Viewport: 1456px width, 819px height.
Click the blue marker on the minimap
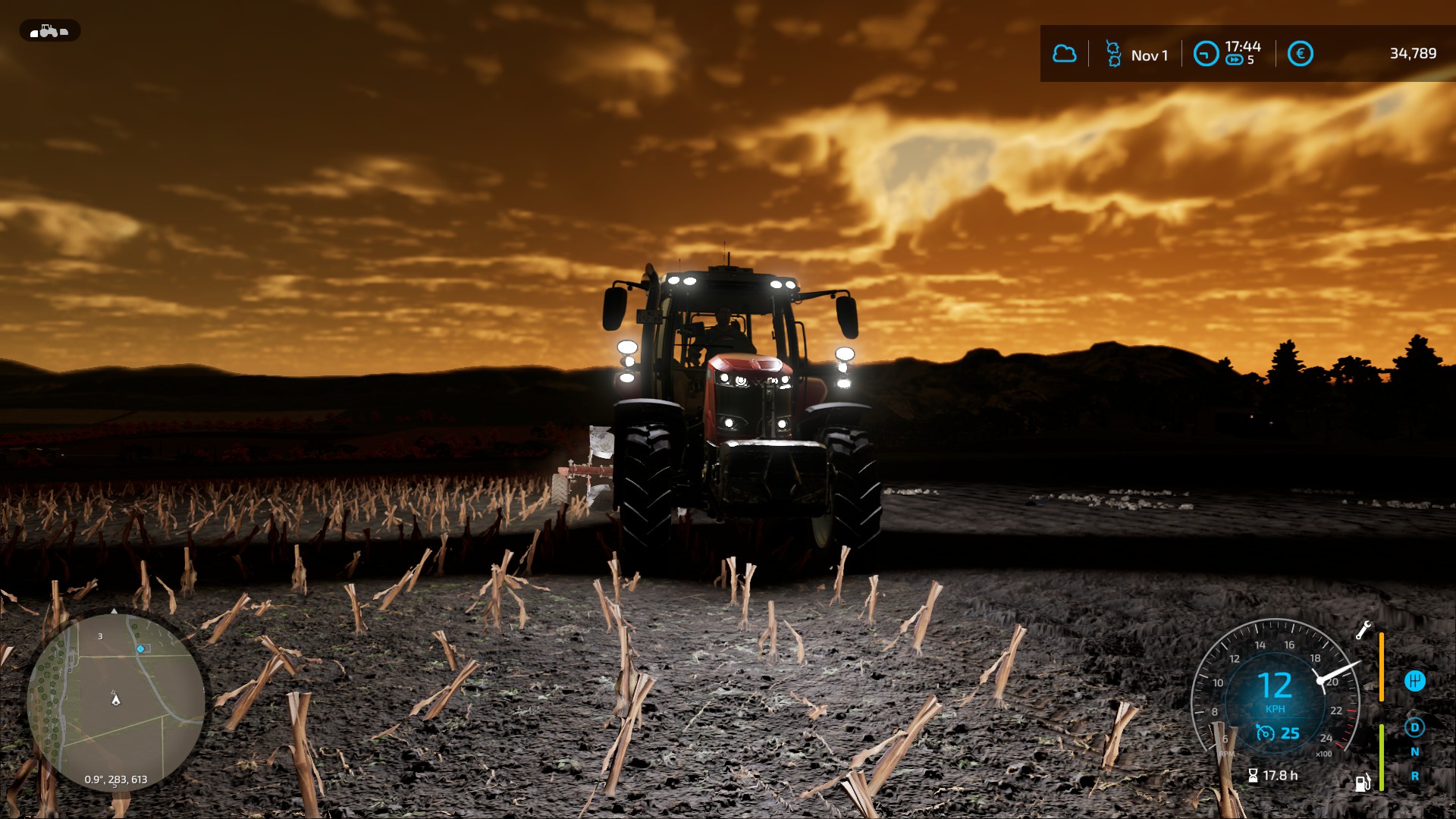tap(140, 649)
